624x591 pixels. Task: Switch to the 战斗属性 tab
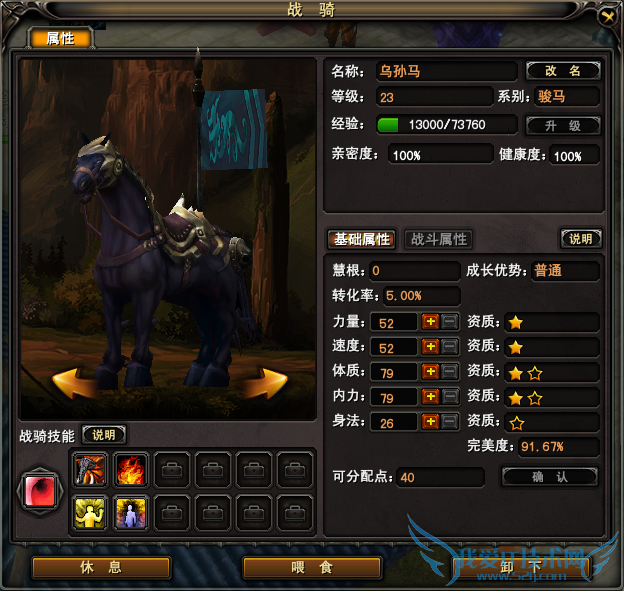[438, 240]
